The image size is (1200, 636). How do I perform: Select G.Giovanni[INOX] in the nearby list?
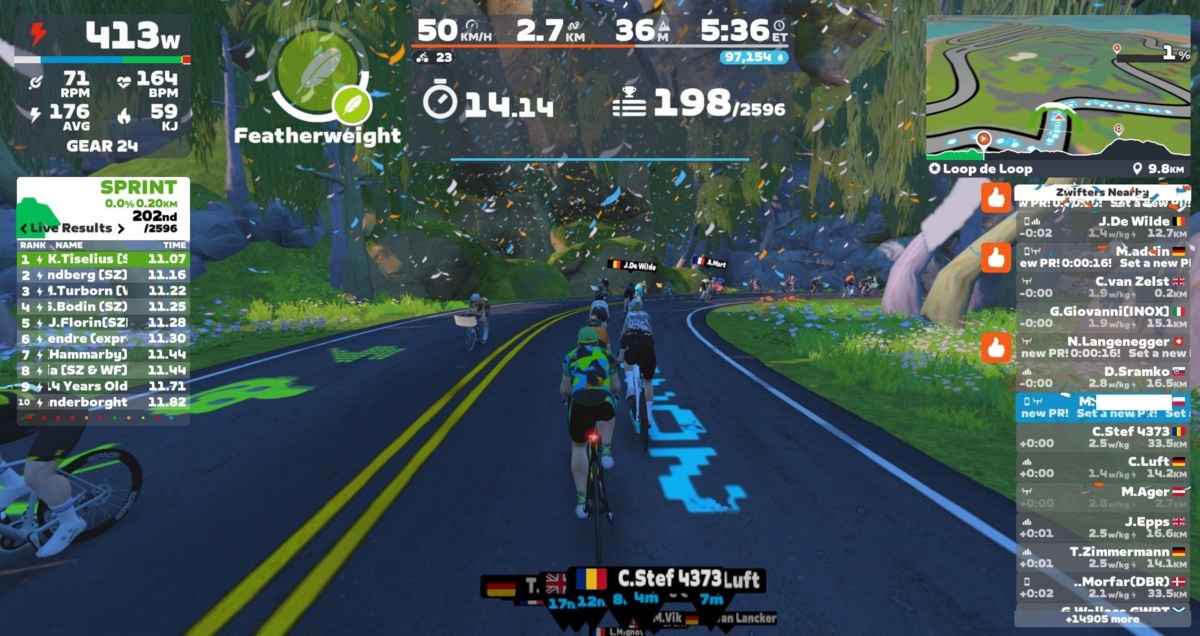pos(1102,317)
